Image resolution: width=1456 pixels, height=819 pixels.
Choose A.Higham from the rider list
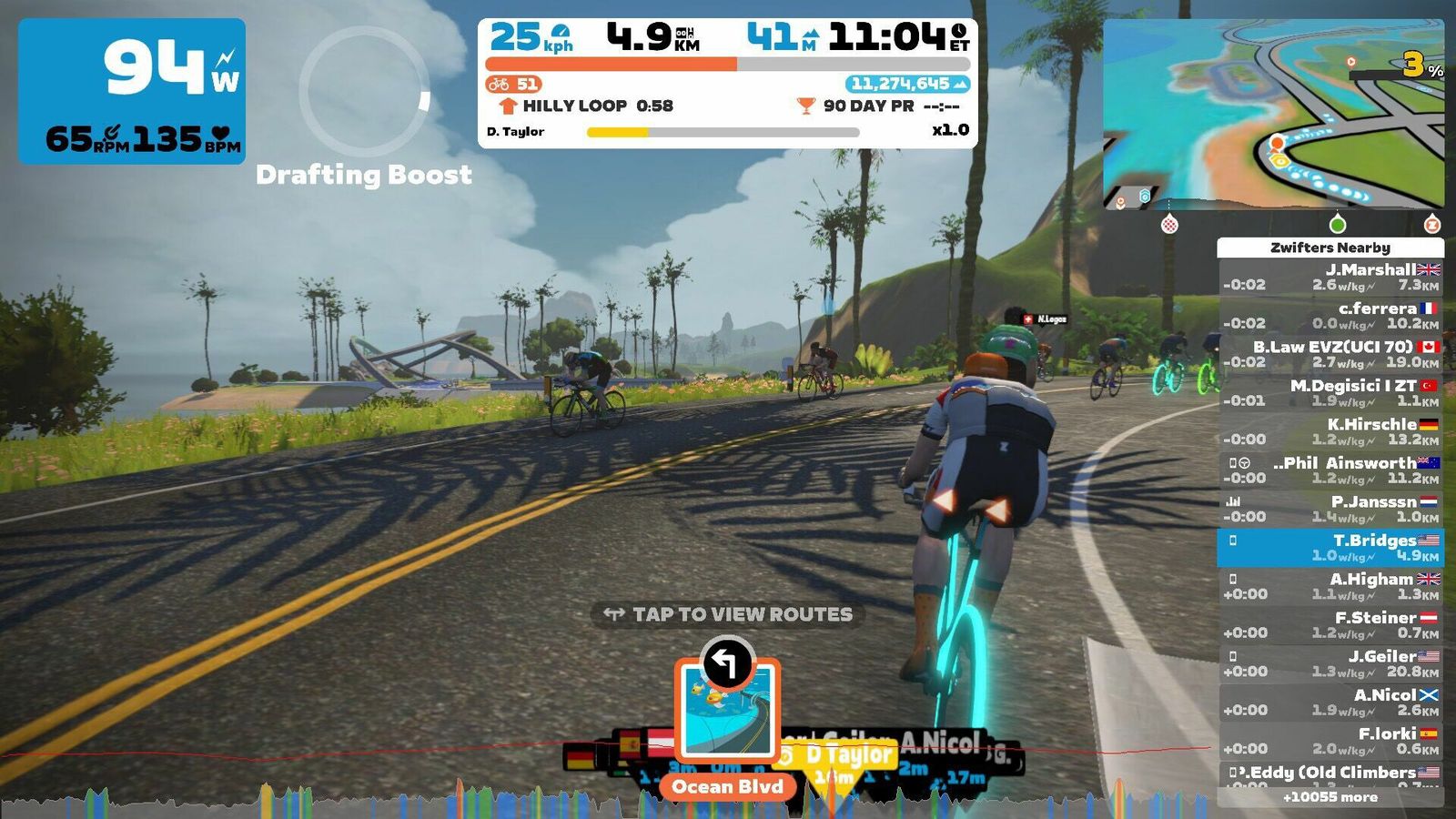(x=1330, y=586)
